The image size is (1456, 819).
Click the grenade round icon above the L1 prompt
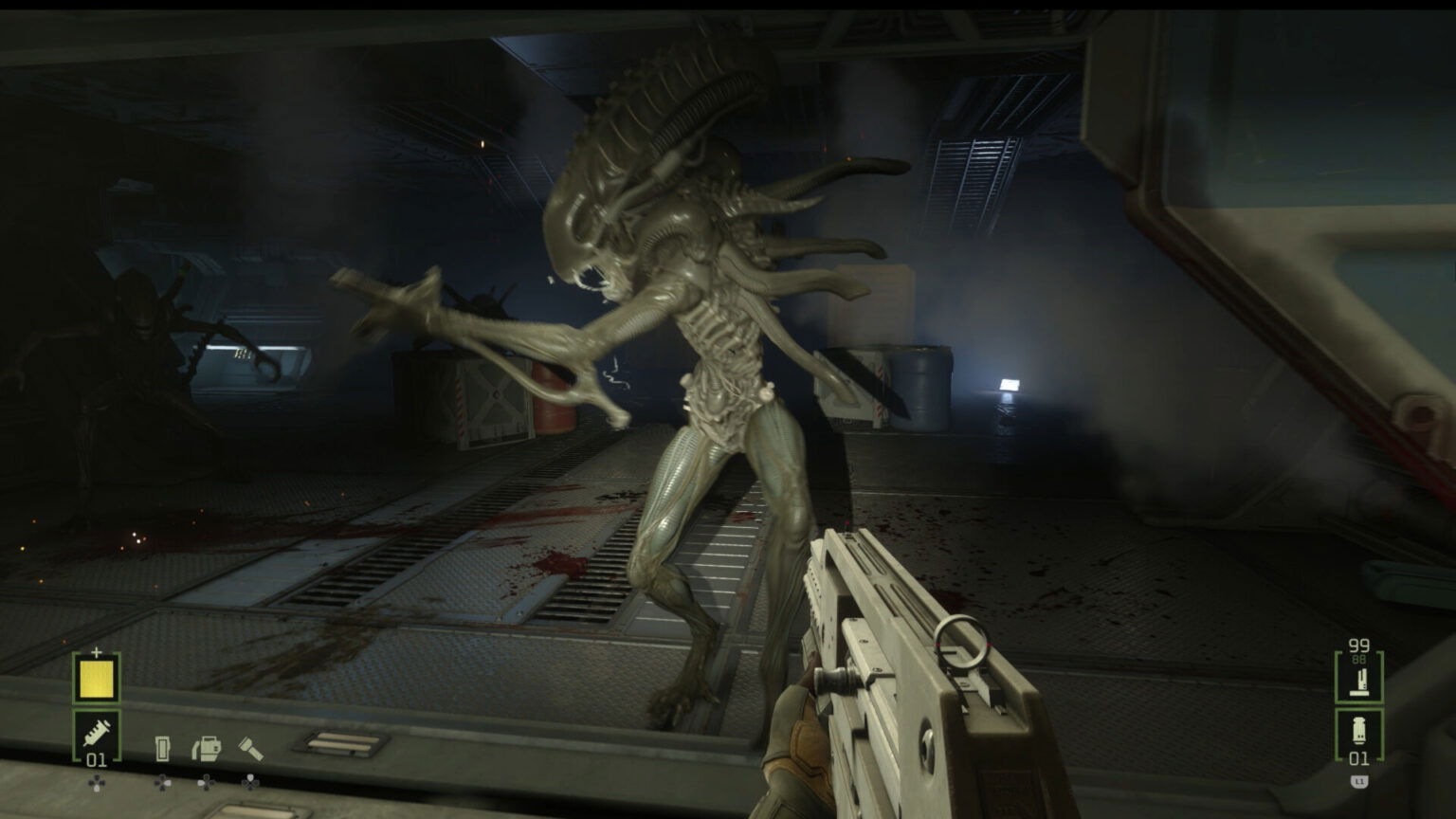[1359, 729]
